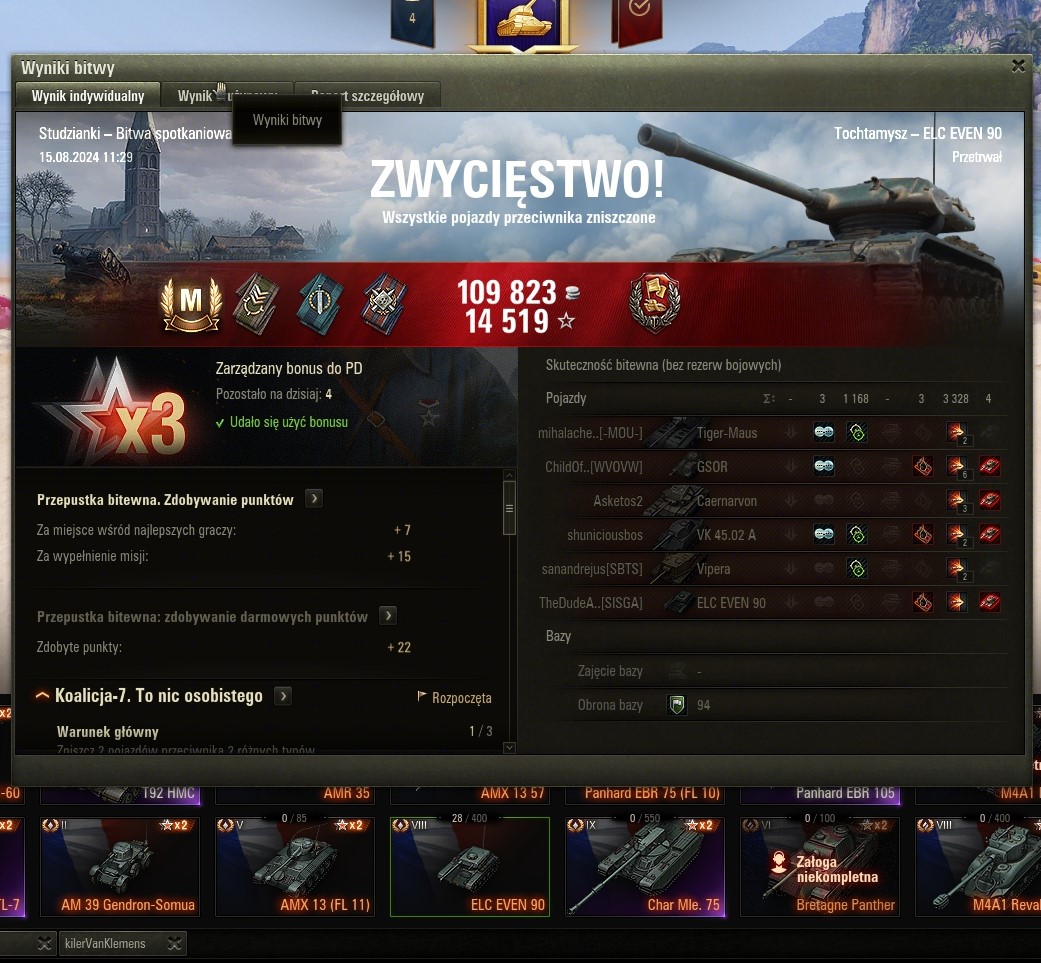Screen dimensions: 1041x963
Task: Open the kilerVanKlemens chat tab
Action: click(x=105, y=943)
